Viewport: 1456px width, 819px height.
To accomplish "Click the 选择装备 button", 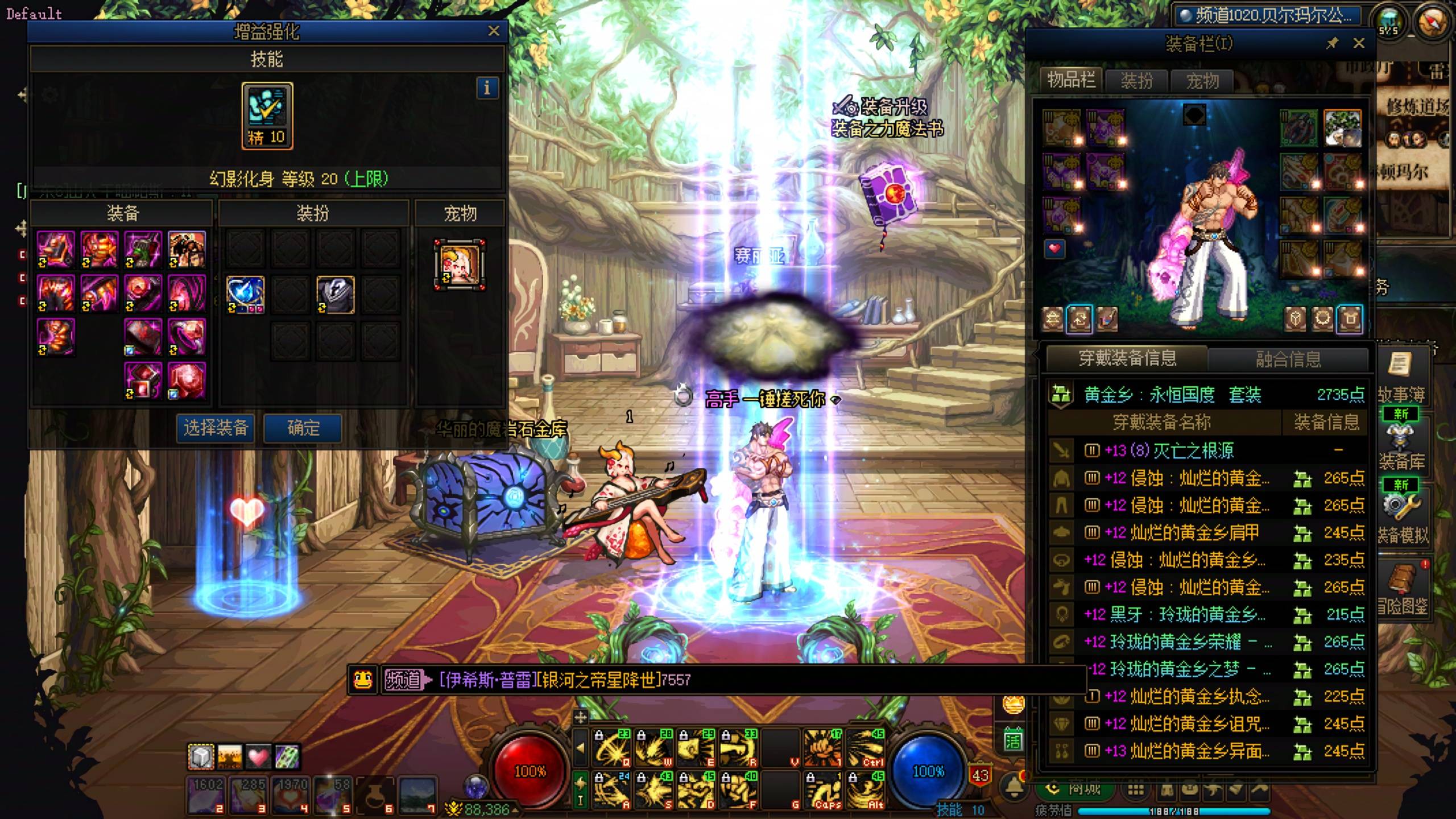I will point(216,428).
